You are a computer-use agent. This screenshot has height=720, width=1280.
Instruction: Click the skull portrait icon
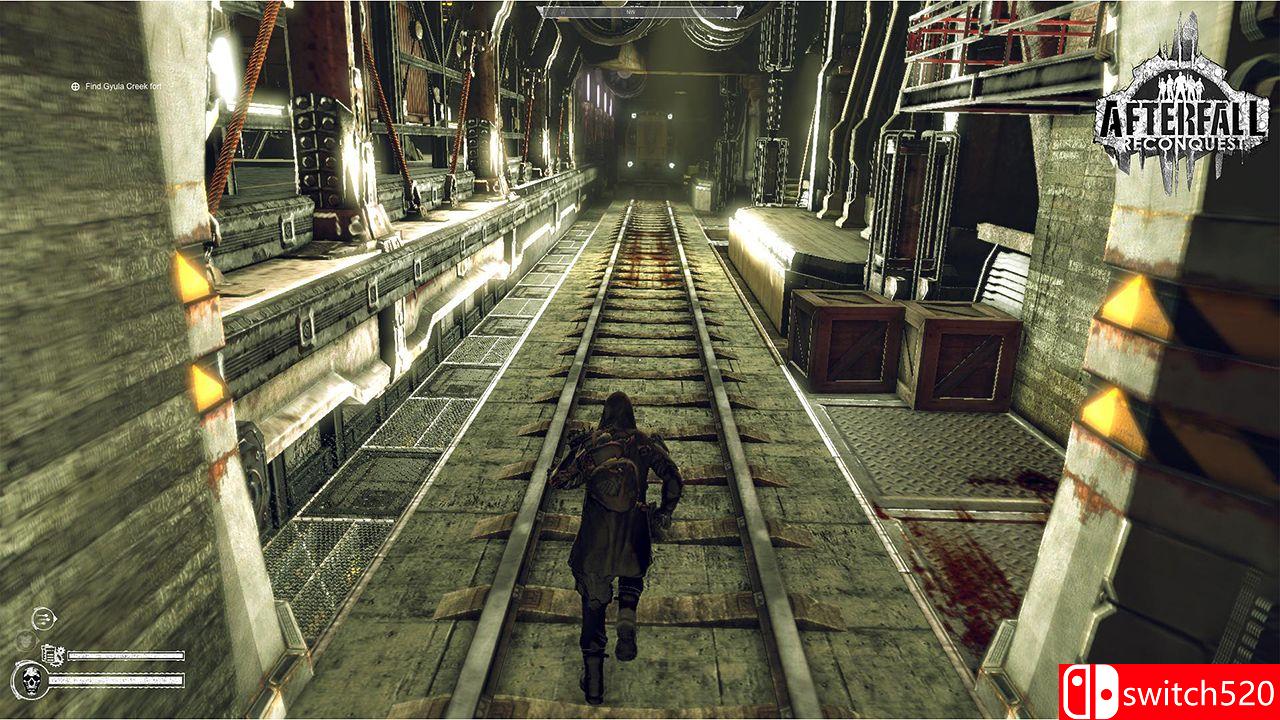click(x=30, y=679)
